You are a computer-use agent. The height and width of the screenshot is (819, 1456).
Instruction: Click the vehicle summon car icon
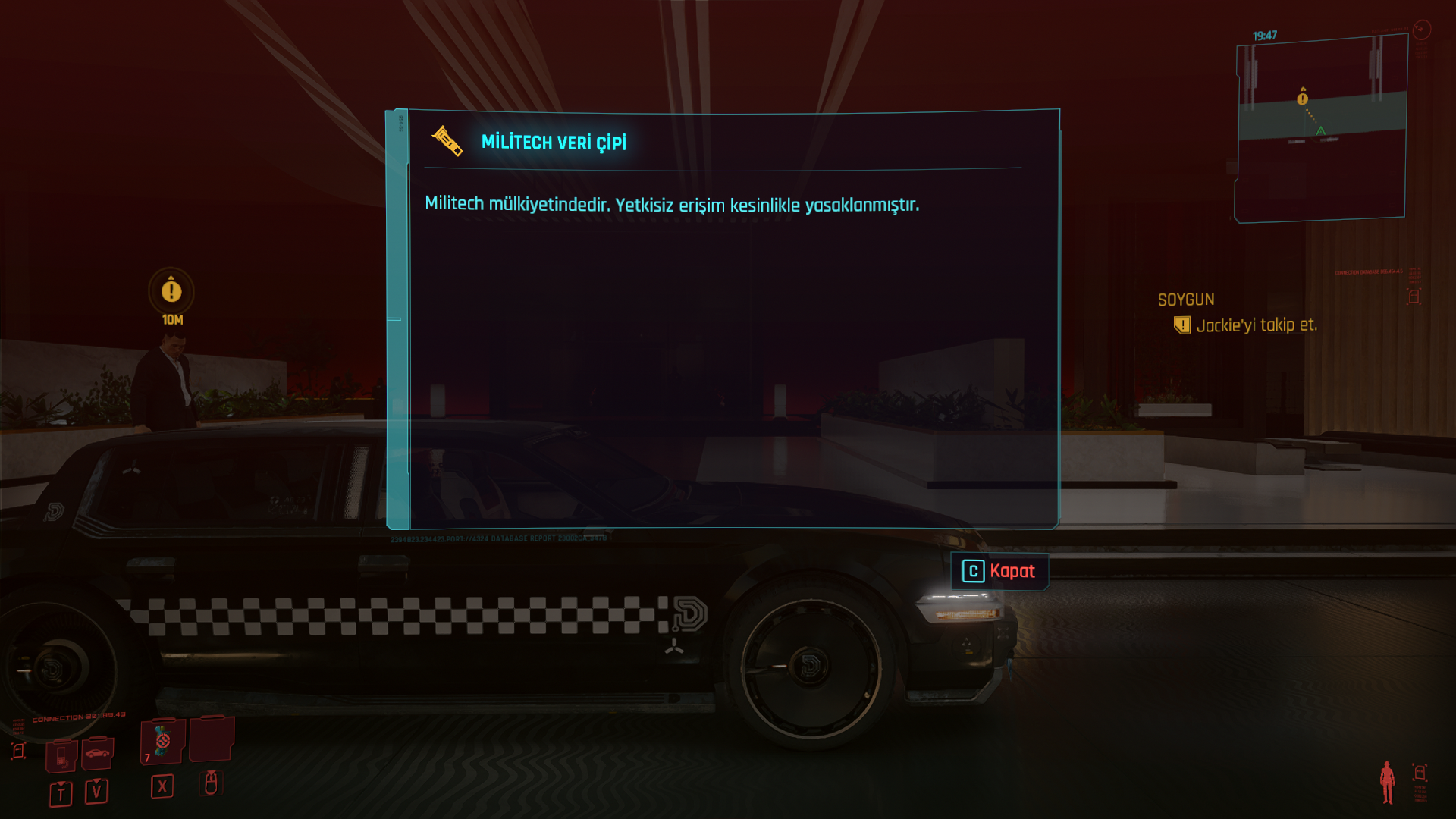[98, 754]
